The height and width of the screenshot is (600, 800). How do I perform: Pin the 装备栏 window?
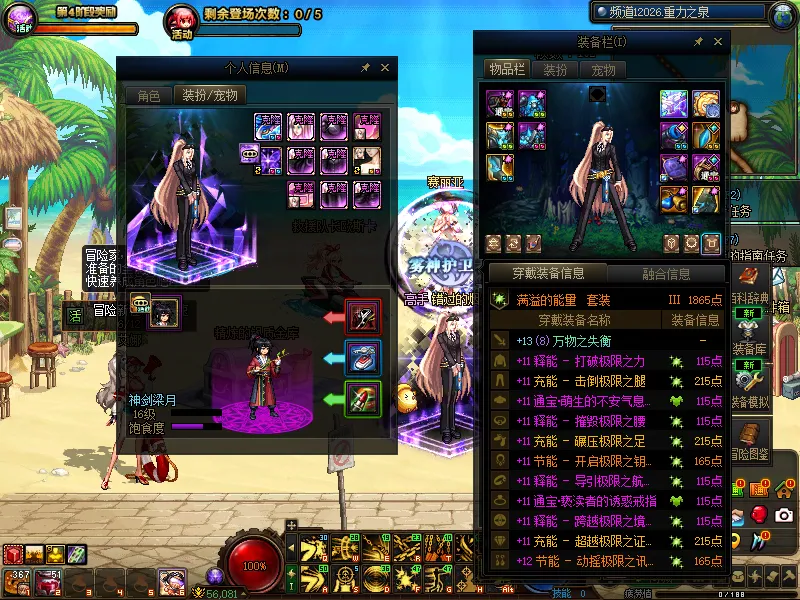click(696, 42)
